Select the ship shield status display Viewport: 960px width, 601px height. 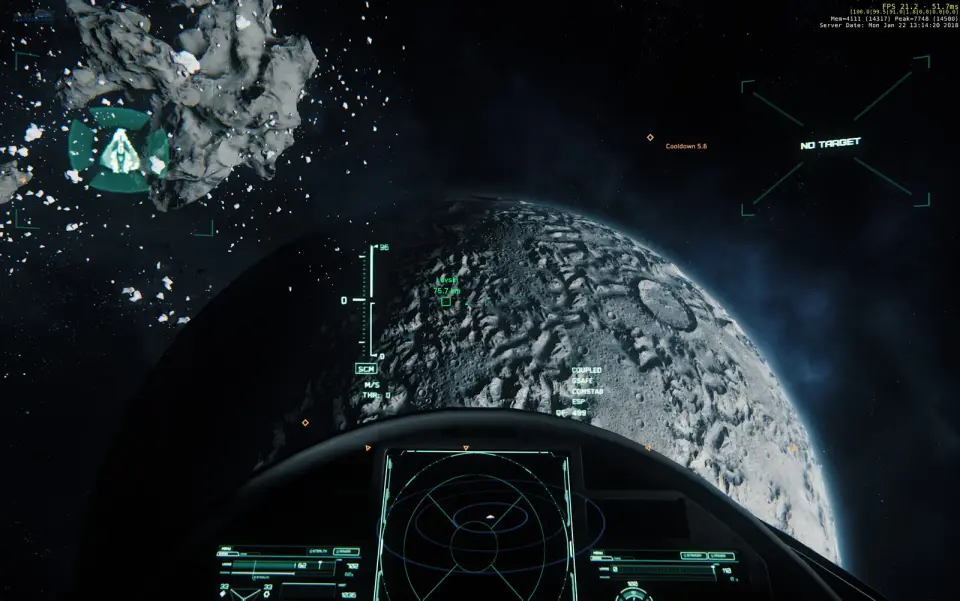118,150
